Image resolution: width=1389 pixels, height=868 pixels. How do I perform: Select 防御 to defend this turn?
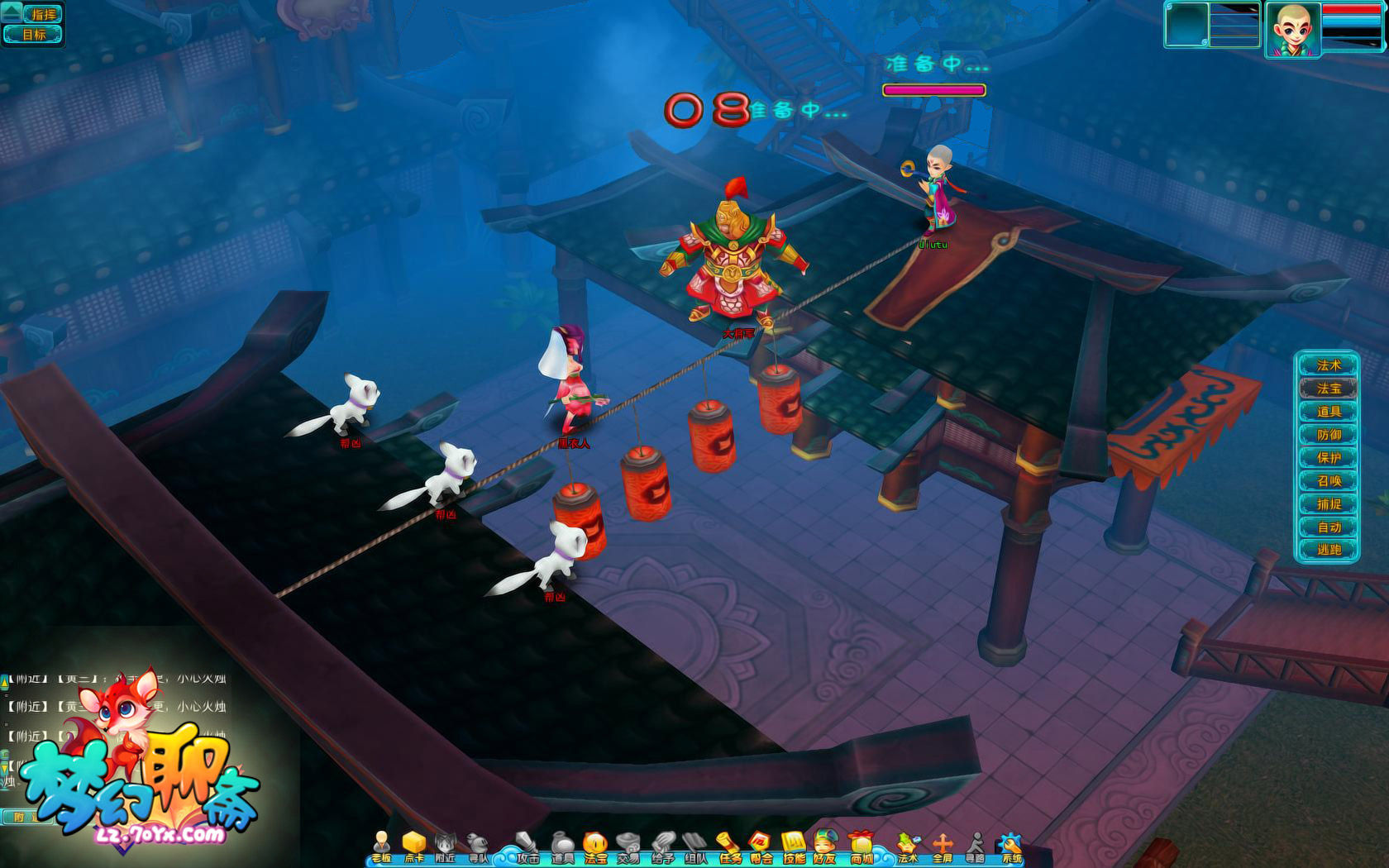[x=1328, y=435]
